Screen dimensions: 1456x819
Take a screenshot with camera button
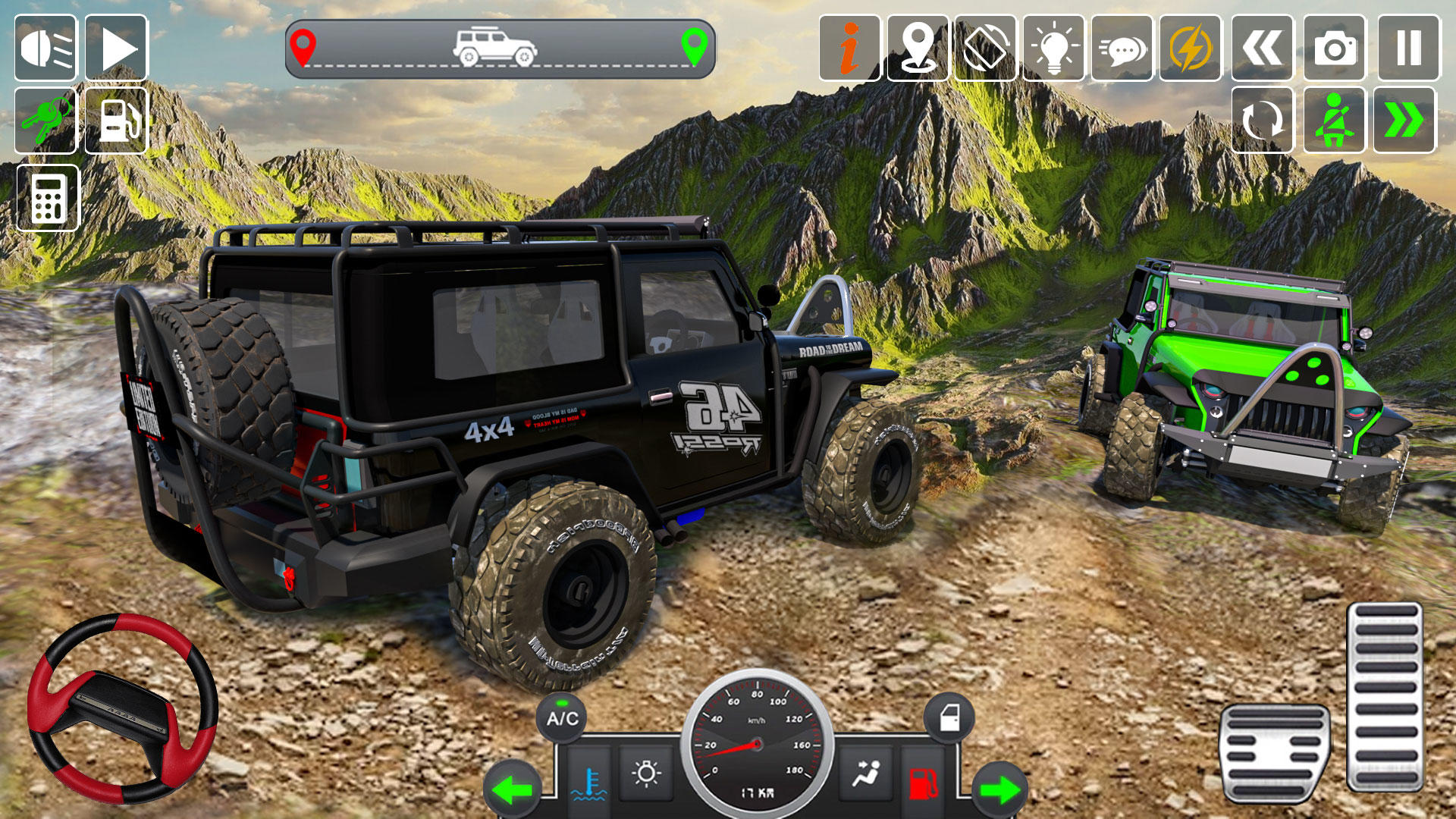[x=1334, y=49]
